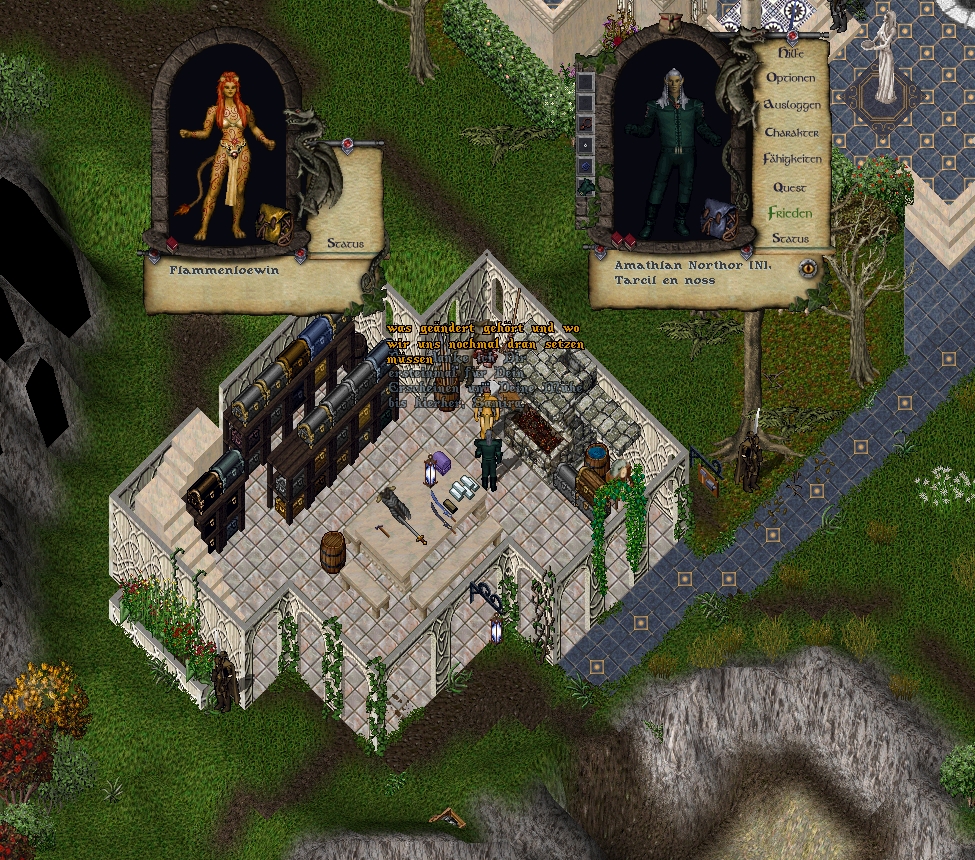The image size is (975, 860).
Task: Open Status on Amathian's paperdoll
Action: coord(790,239)
